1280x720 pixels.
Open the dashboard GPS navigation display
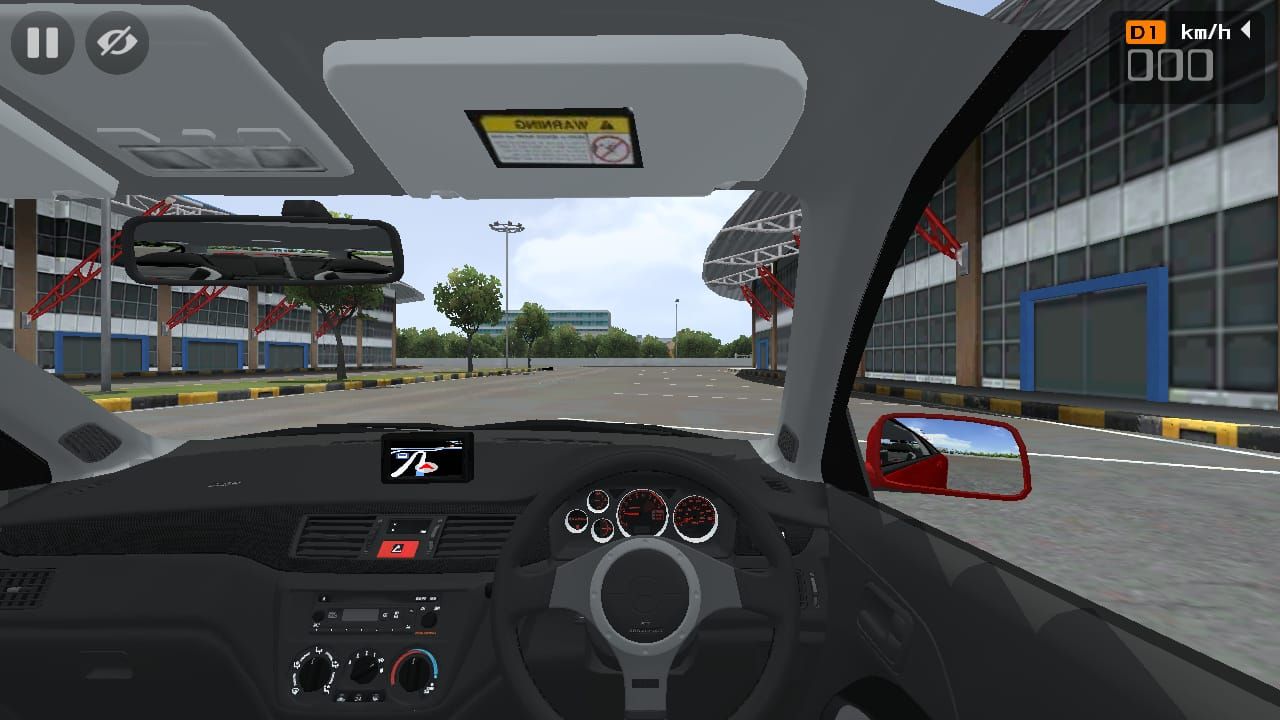[428, 460]
